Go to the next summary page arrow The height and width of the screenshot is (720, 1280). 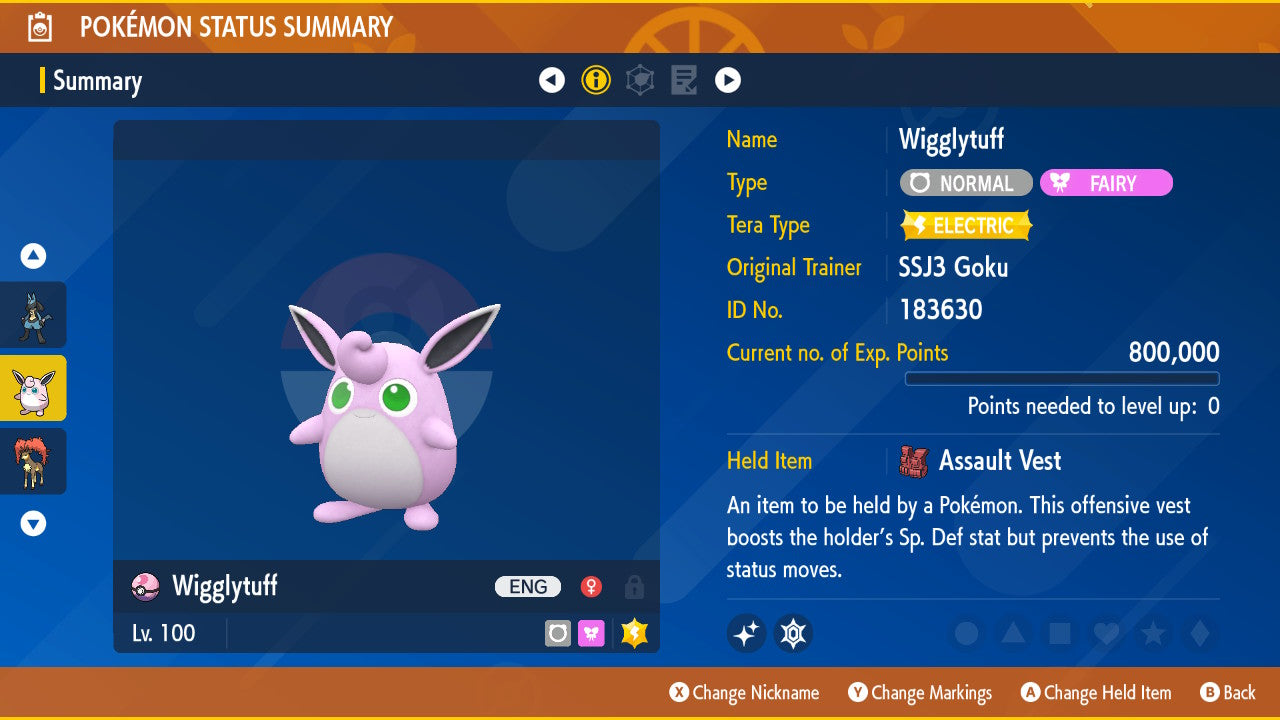[x=728, y=80]
